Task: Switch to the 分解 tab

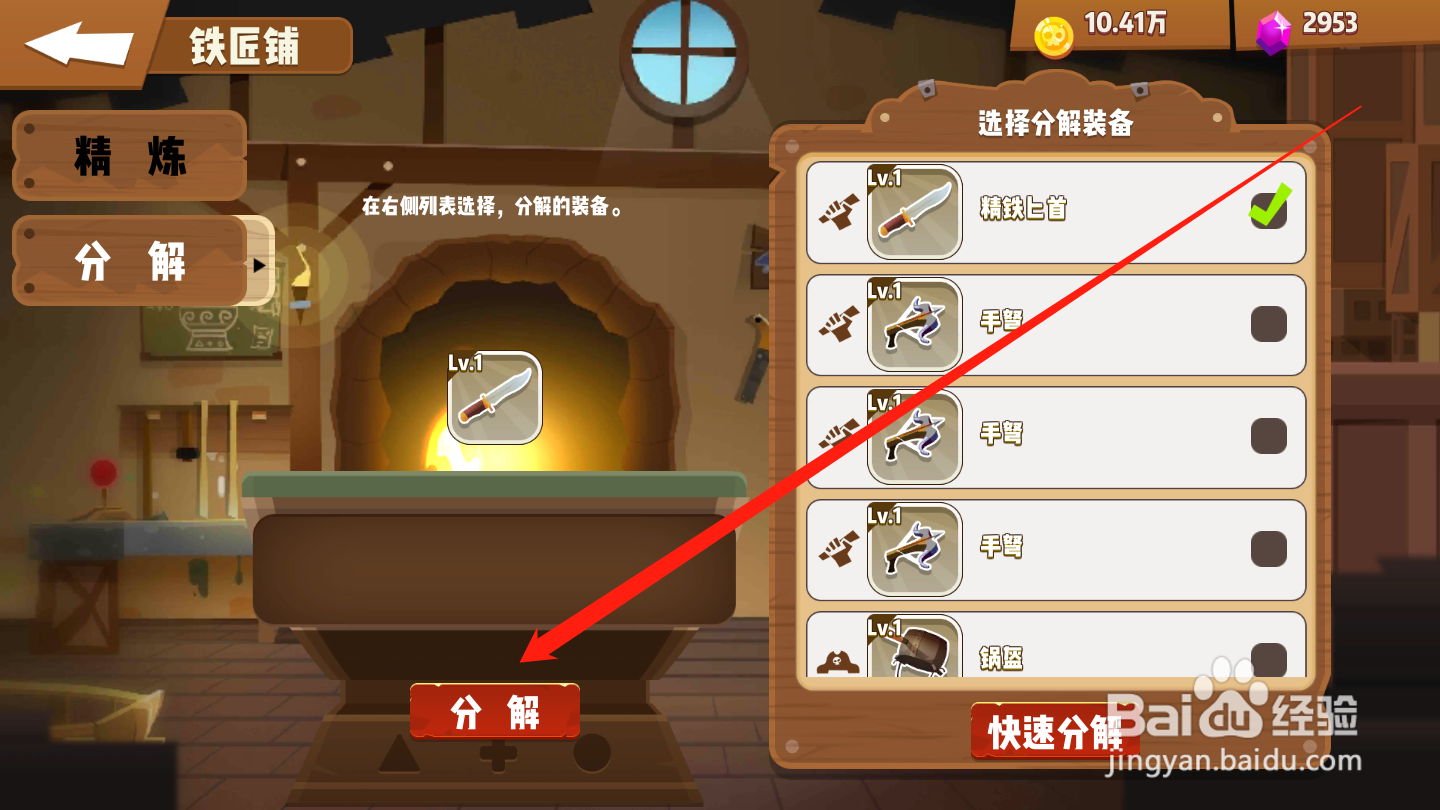Action: click(x=127, y=262)
